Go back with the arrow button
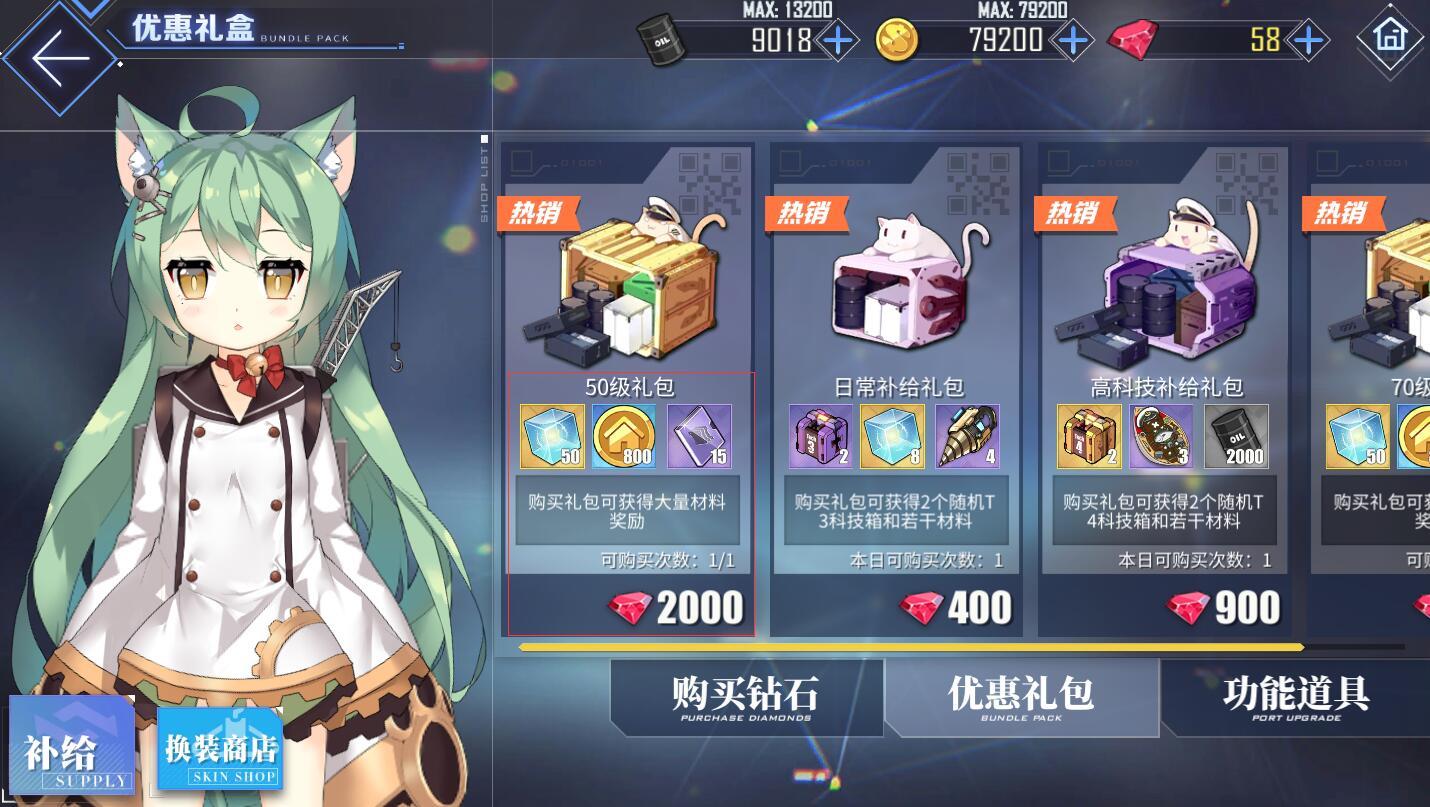 (x=60, y=57)
